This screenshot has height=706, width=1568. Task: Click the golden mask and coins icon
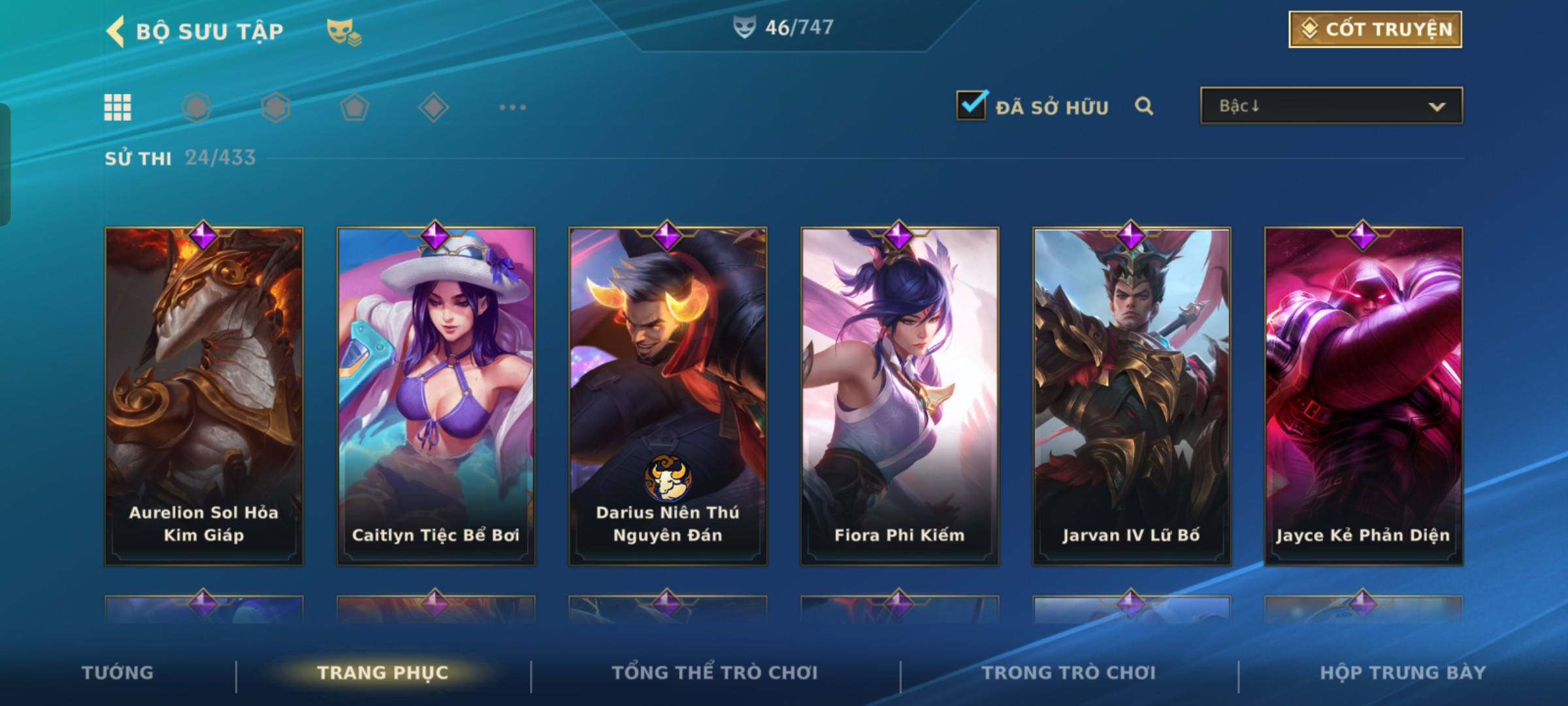[344, 31]
